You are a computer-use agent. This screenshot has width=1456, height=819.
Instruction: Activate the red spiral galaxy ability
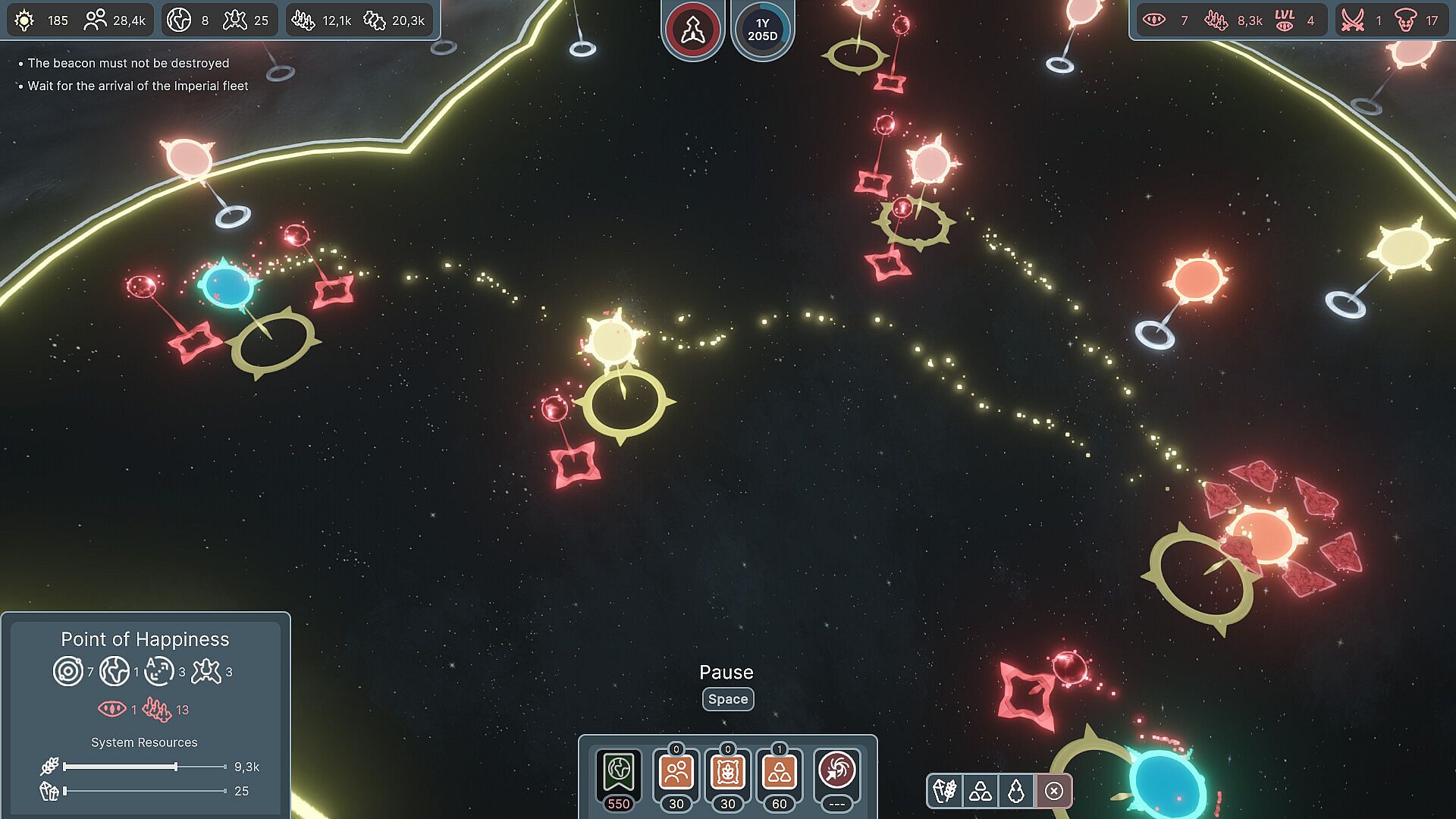pyautogui.click(x=836, y=773)
